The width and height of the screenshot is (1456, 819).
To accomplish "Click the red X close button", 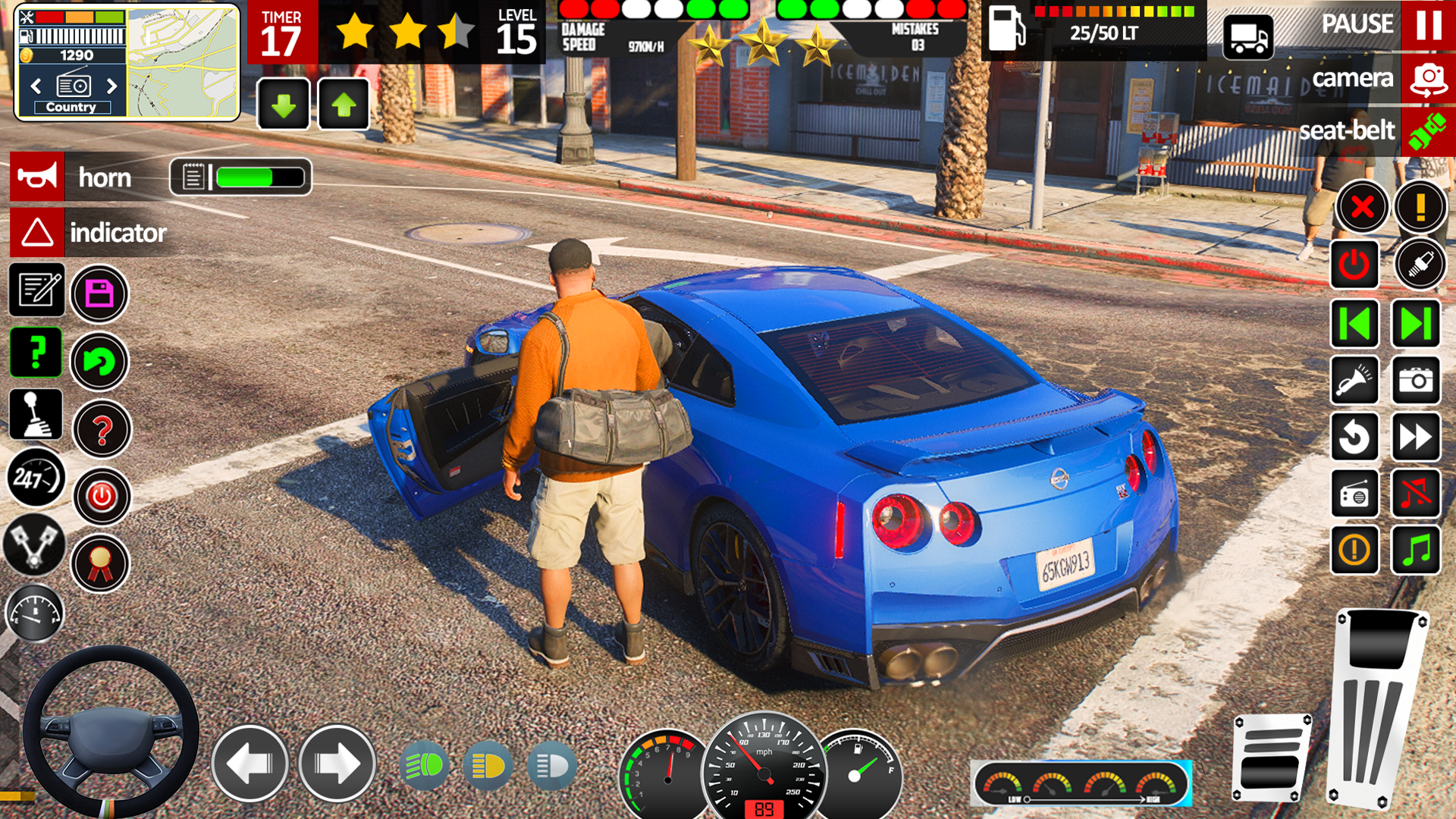I will point(1362,206).
